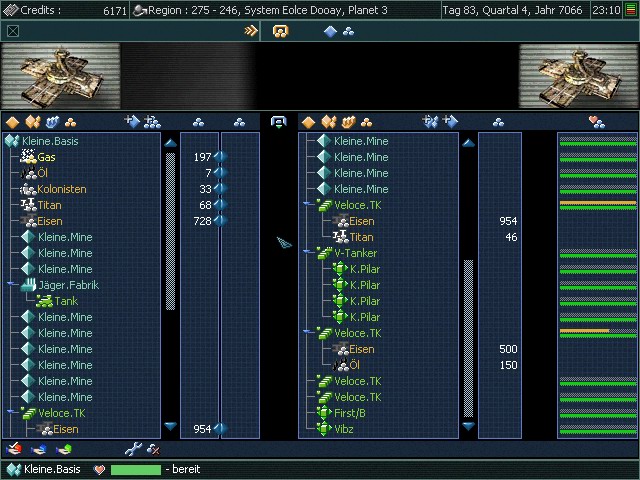Choose the Titan cargo in right list

(361, 237)
